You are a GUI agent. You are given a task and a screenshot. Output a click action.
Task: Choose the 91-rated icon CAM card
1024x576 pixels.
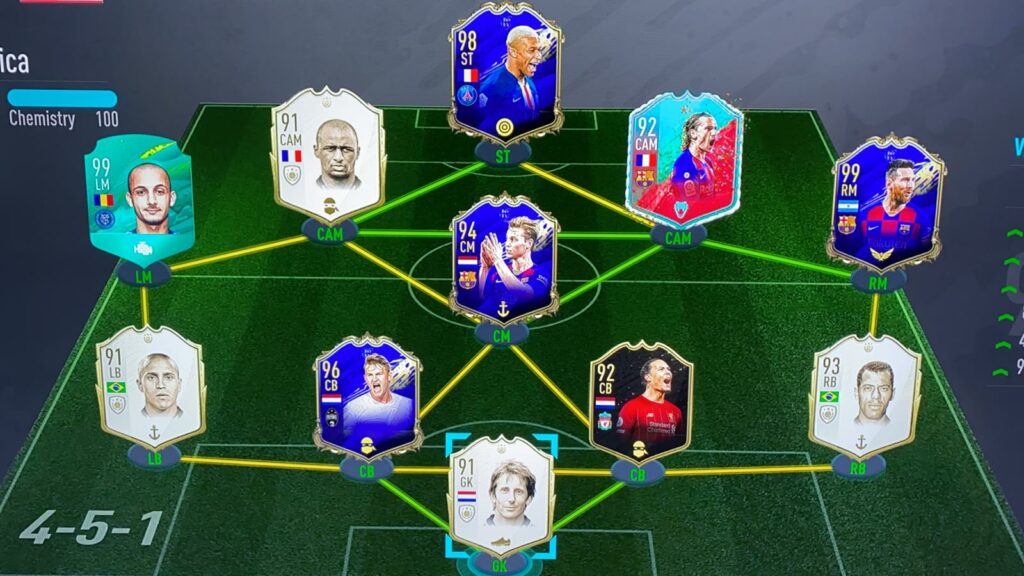[x=327, y=155]
